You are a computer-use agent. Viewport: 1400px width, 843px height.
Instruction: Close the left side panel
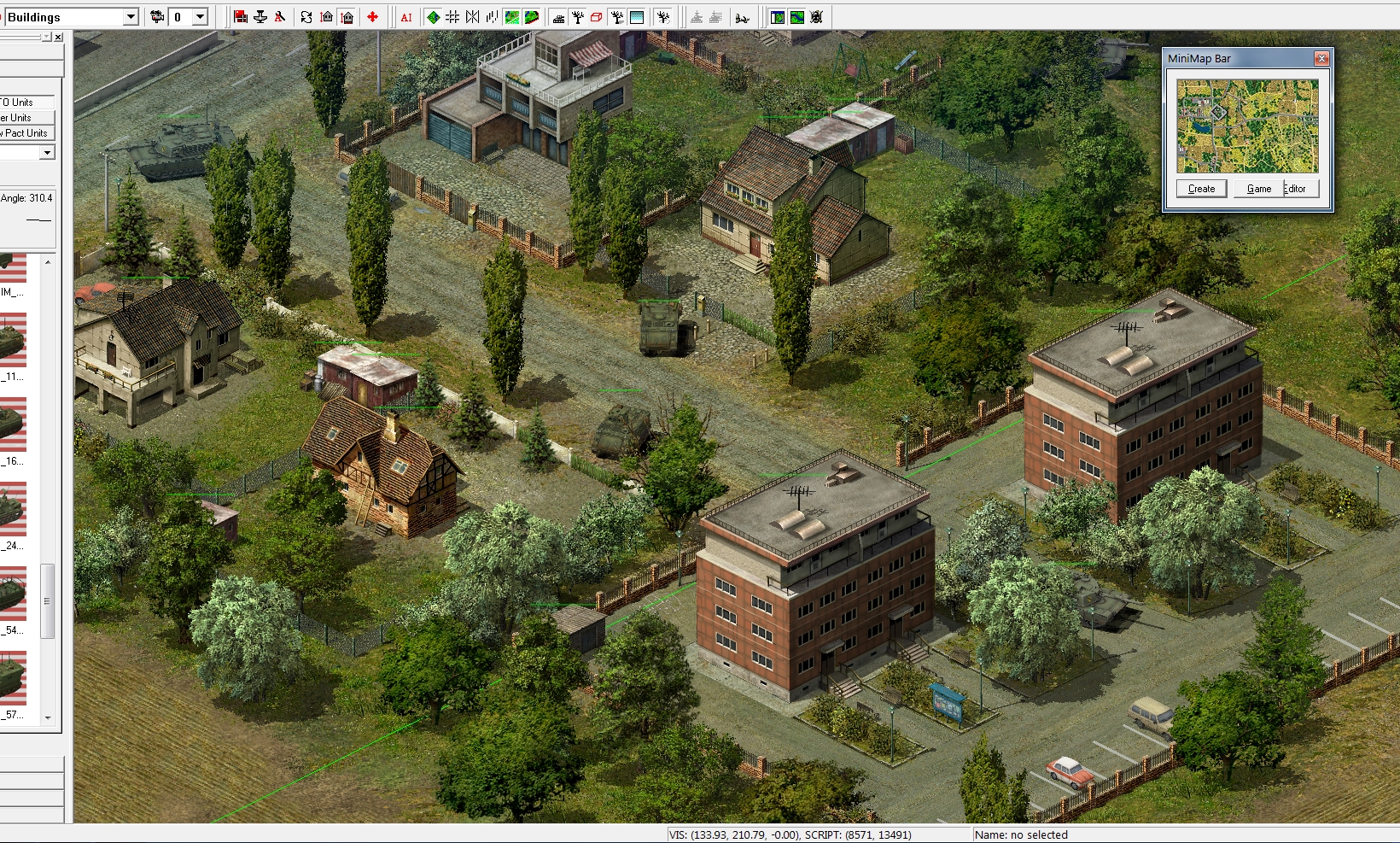pos(58,38)
